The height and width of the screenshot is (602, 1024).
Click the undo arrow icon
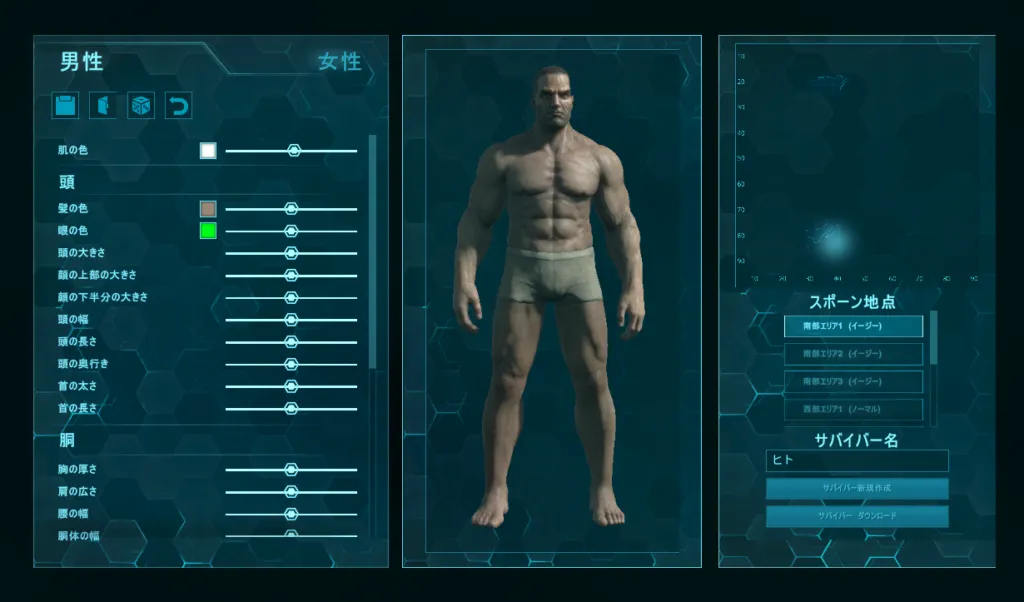point(178,106)
